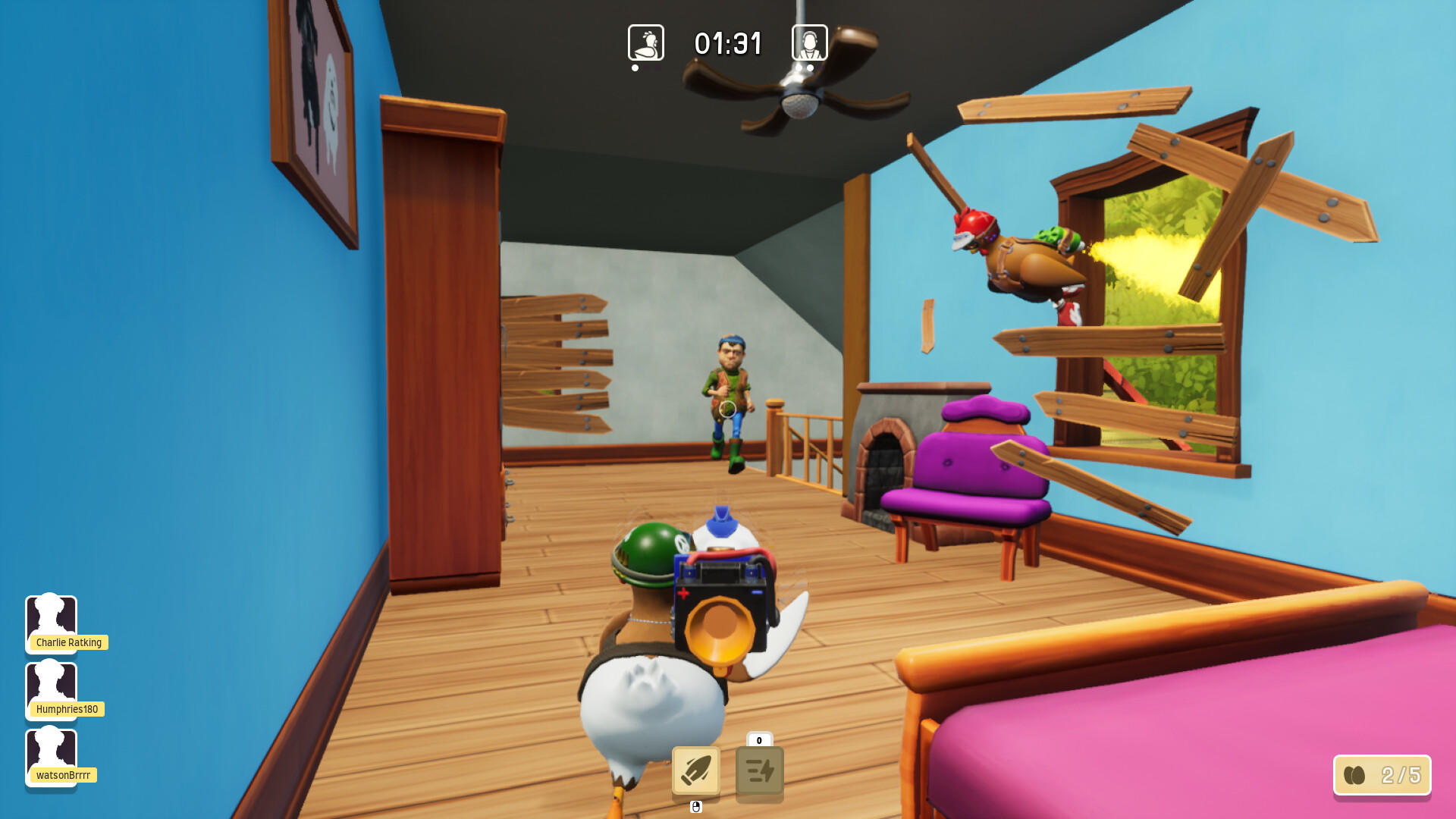Image resolution: width=1456 pixels, height=819 pixels.
Task: Click the Charlie Ratking name tag
Action: tap(67, 642)
